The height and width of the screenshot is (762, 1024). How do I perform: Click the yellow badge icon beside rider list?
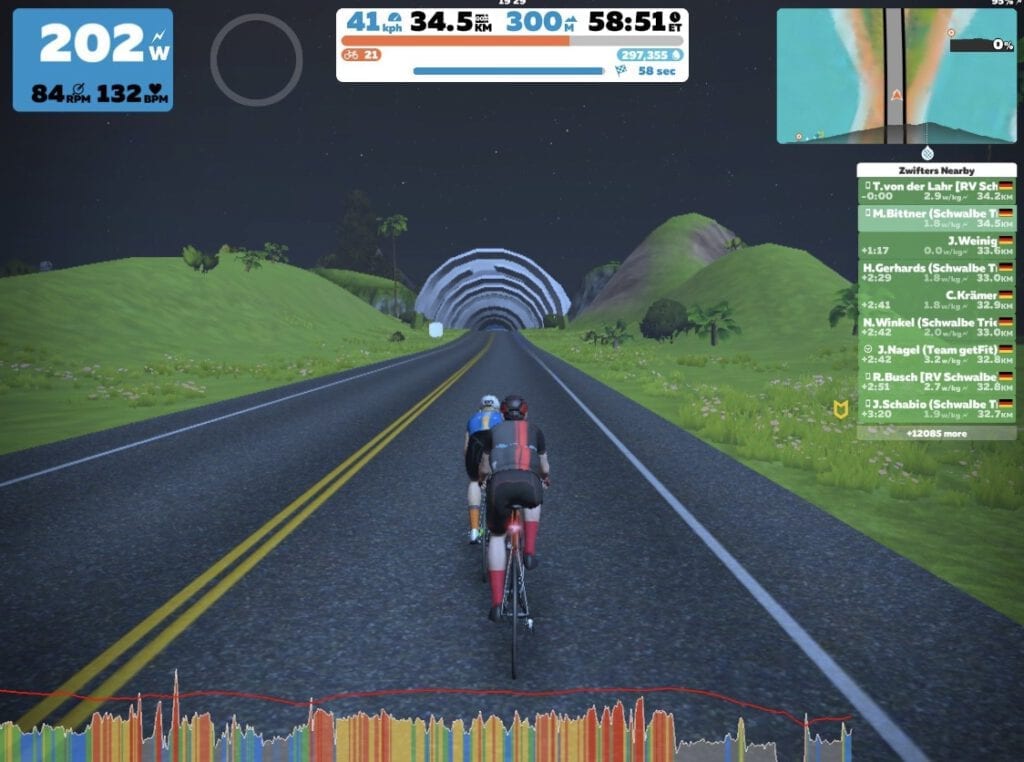[841, 409]
